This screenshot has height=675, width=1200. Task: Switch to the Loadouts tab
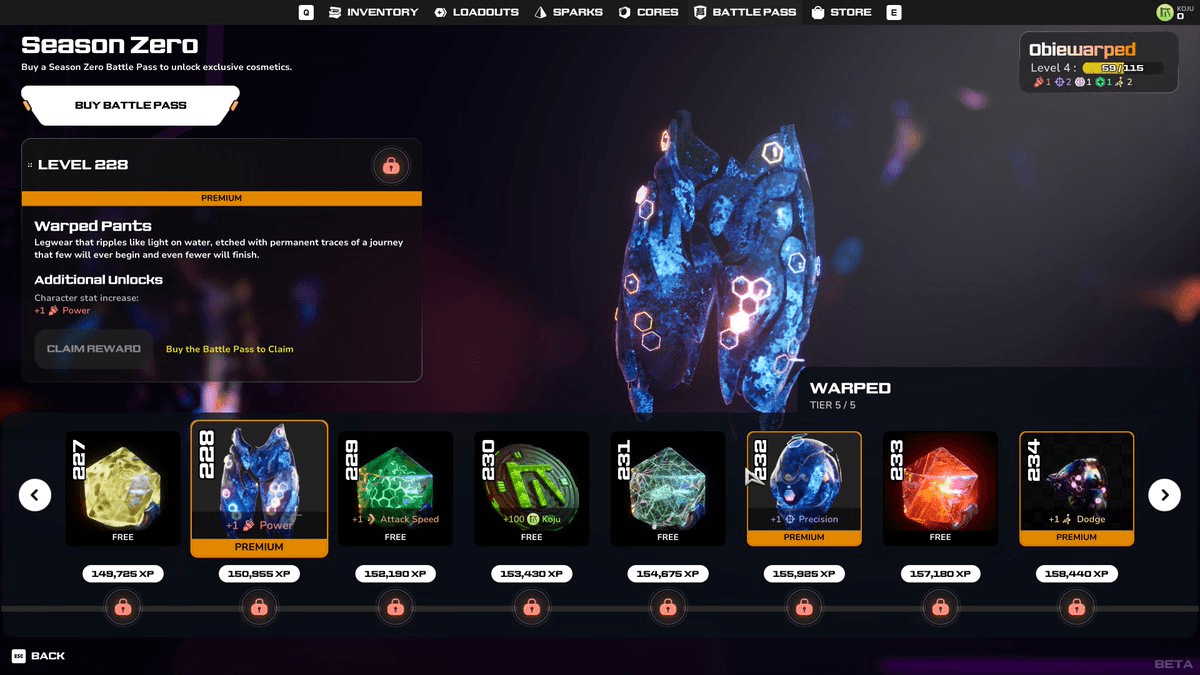[476, 12]
